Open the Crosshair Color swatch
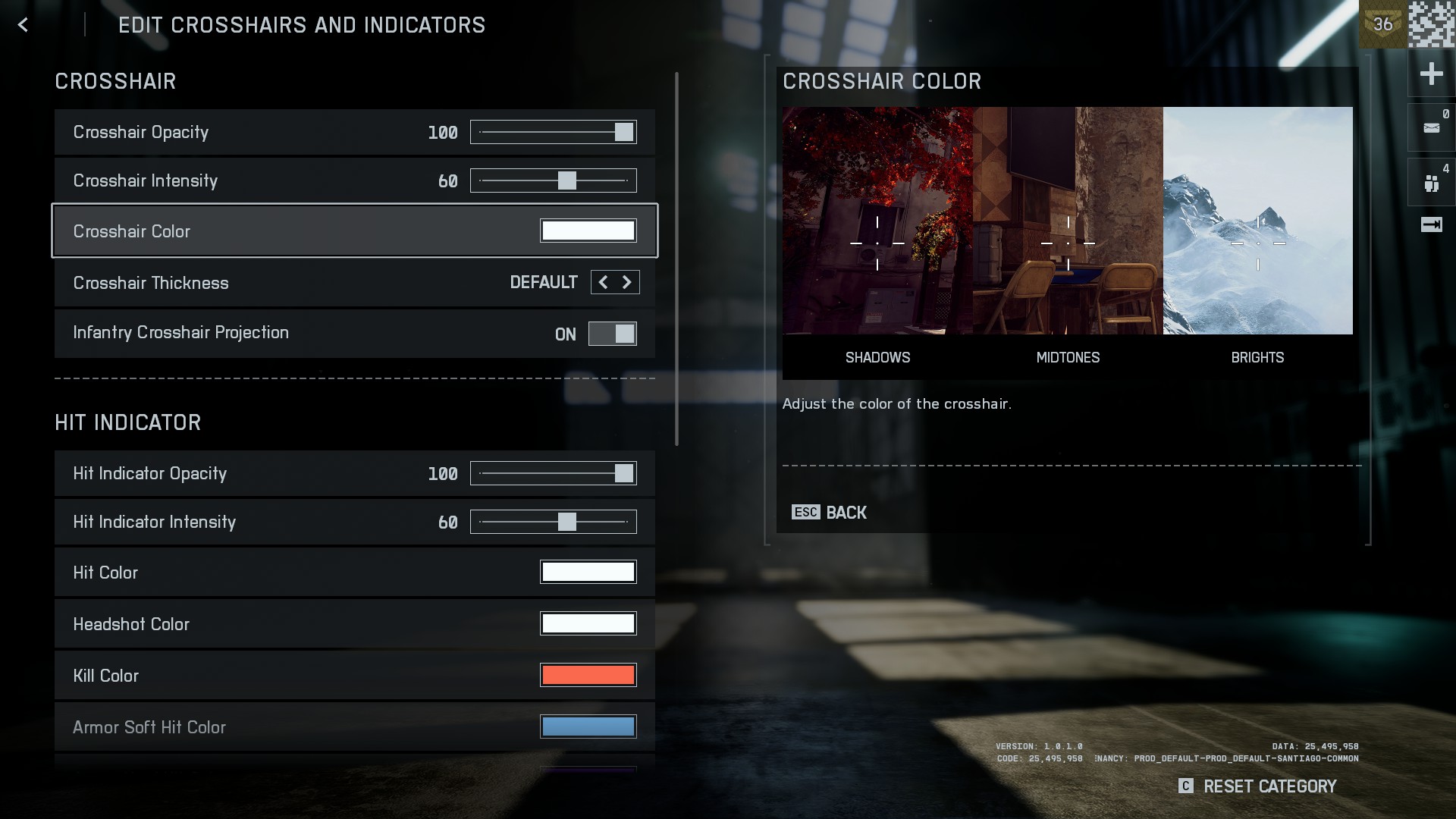 tap(588, 231)
